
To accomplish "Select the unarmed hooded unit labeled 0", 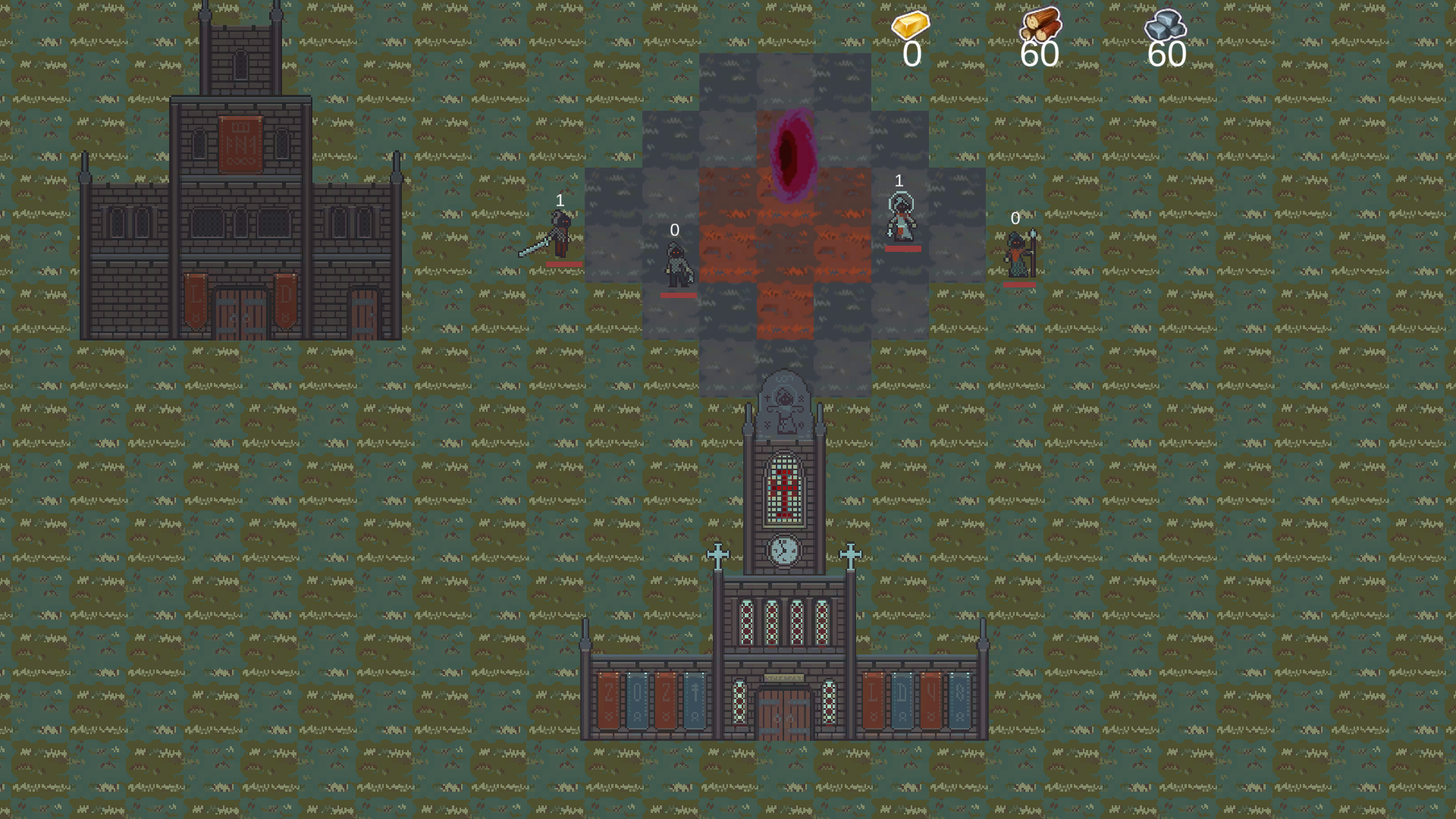I will coord(677,265).
